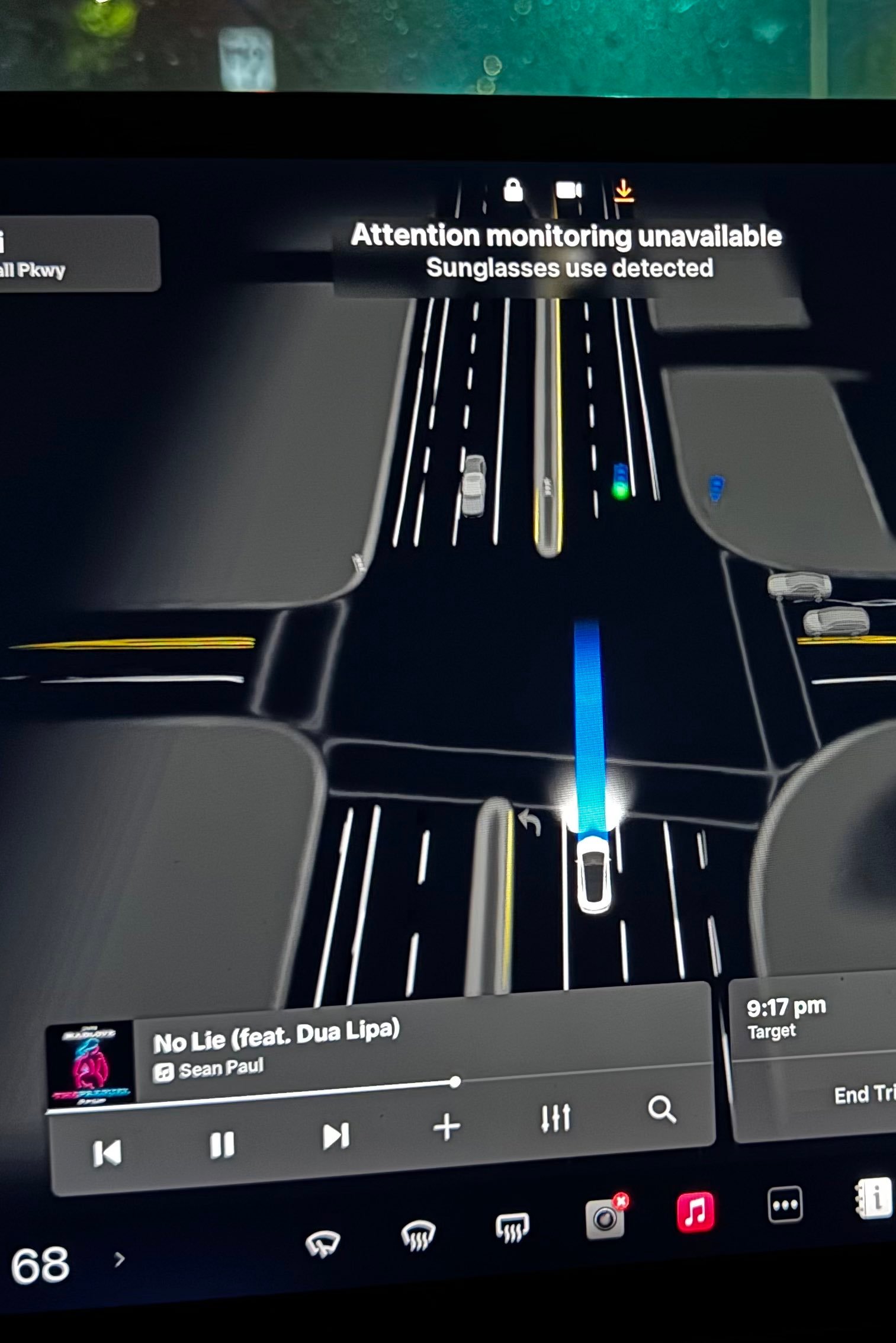Activate the windshield wiper control
This screenshot has width=896, height=1343.
(323, 1242)
